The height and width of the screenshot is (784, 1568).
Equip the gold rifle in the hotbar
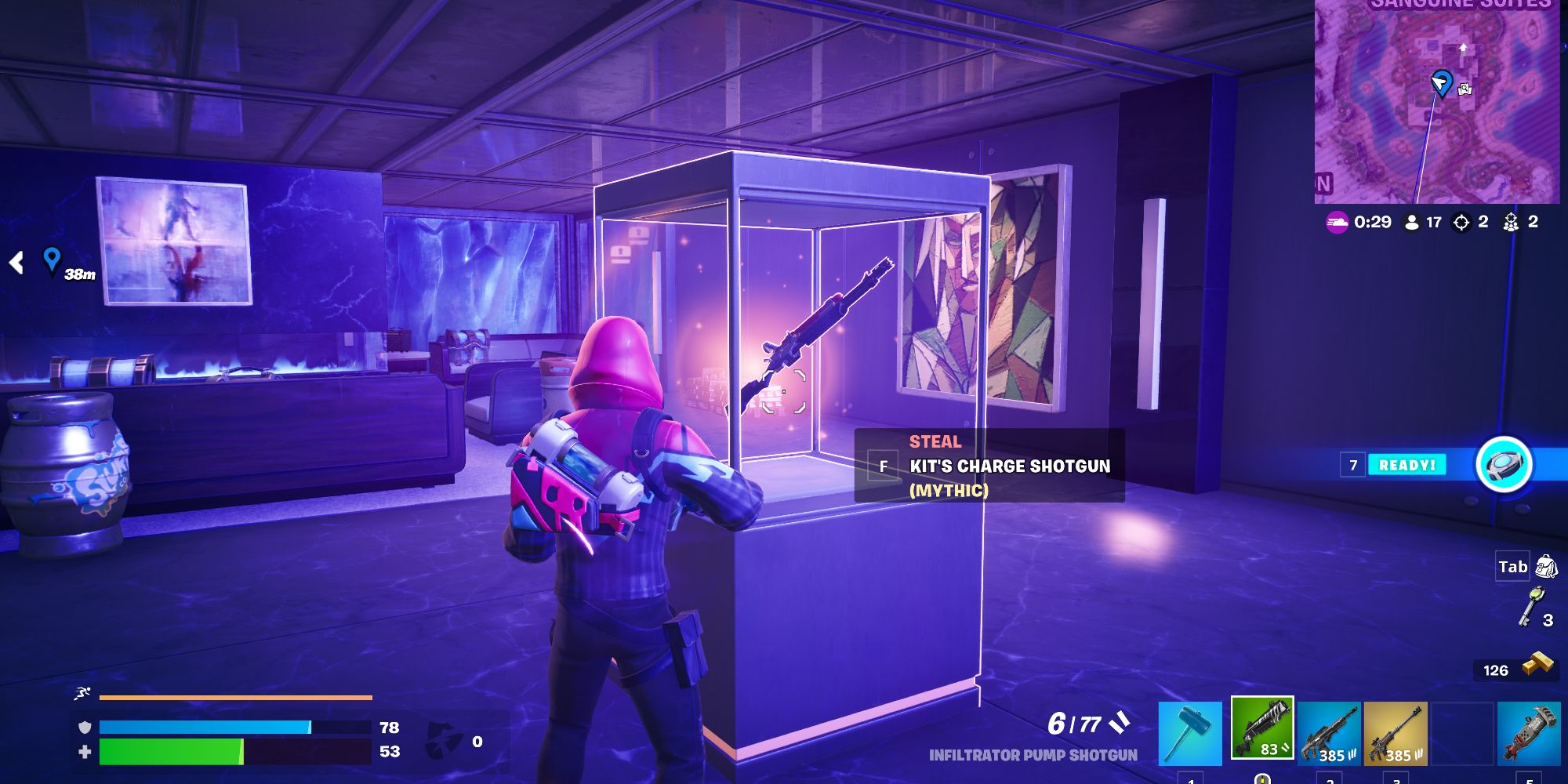tap(1395, 731)
